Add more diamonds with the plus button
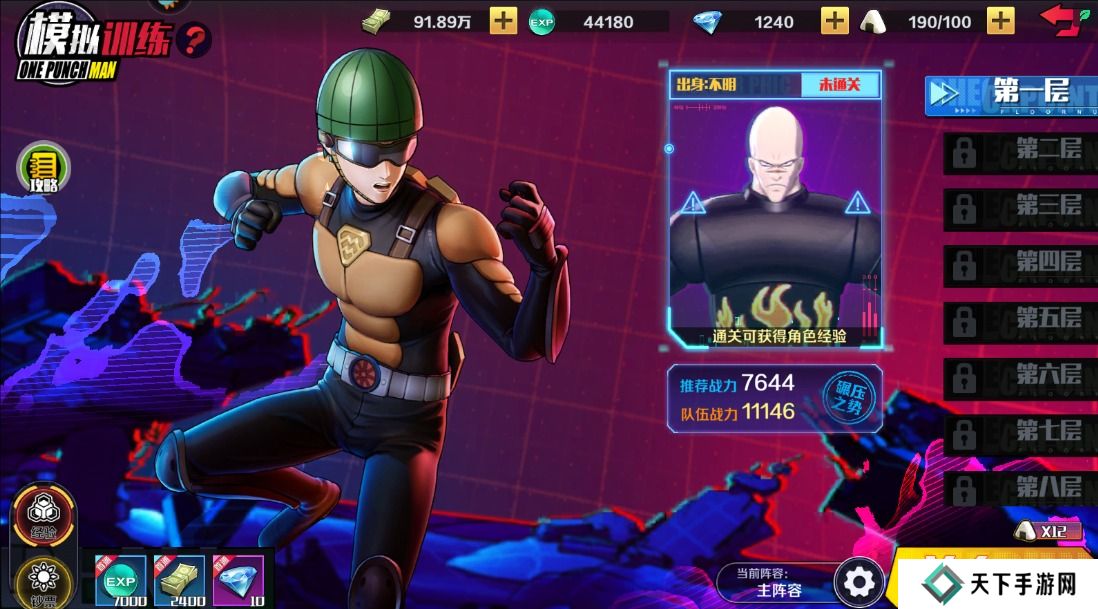This screenshot has width=1098, height=609. [835, 21]
